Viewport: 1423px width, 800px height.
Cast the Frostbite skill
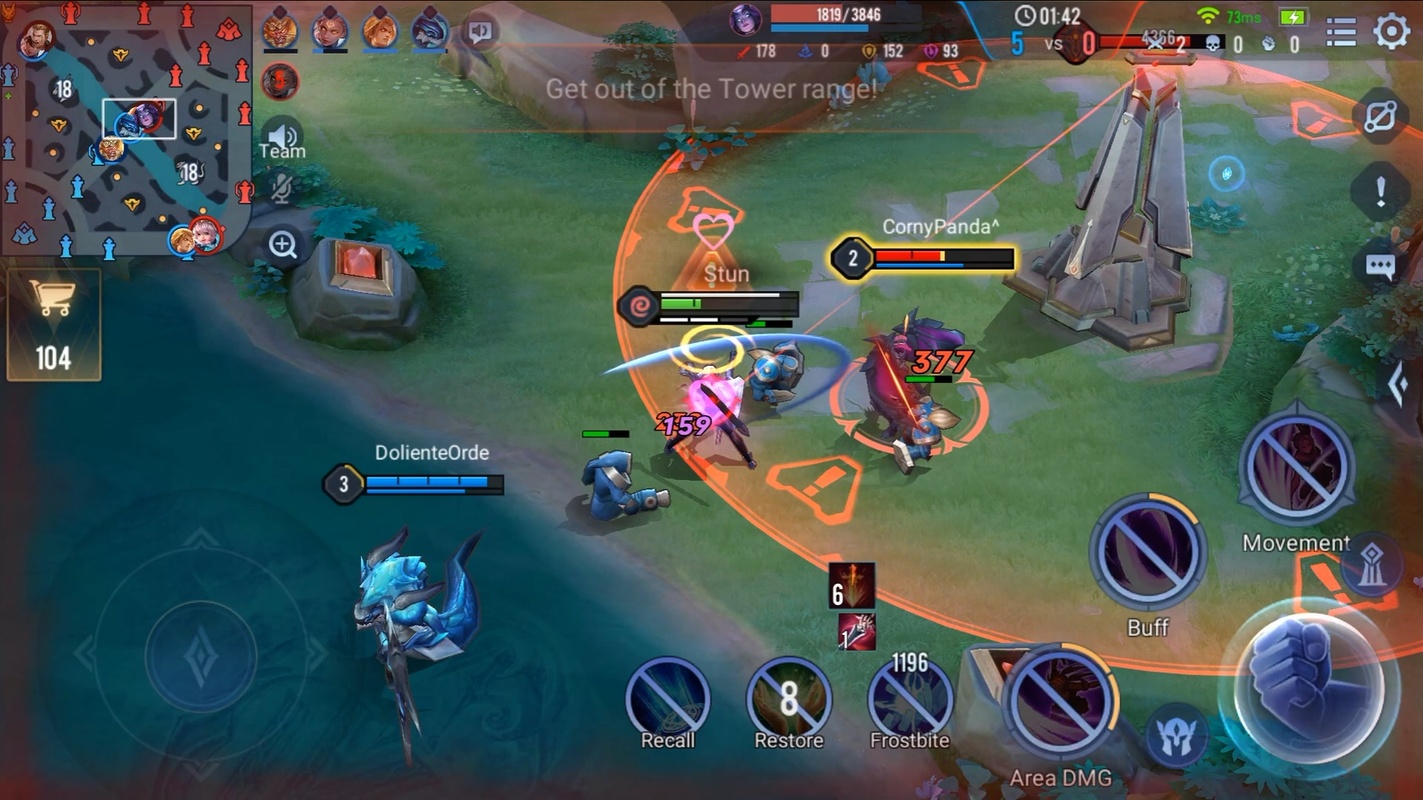(910, 702)
